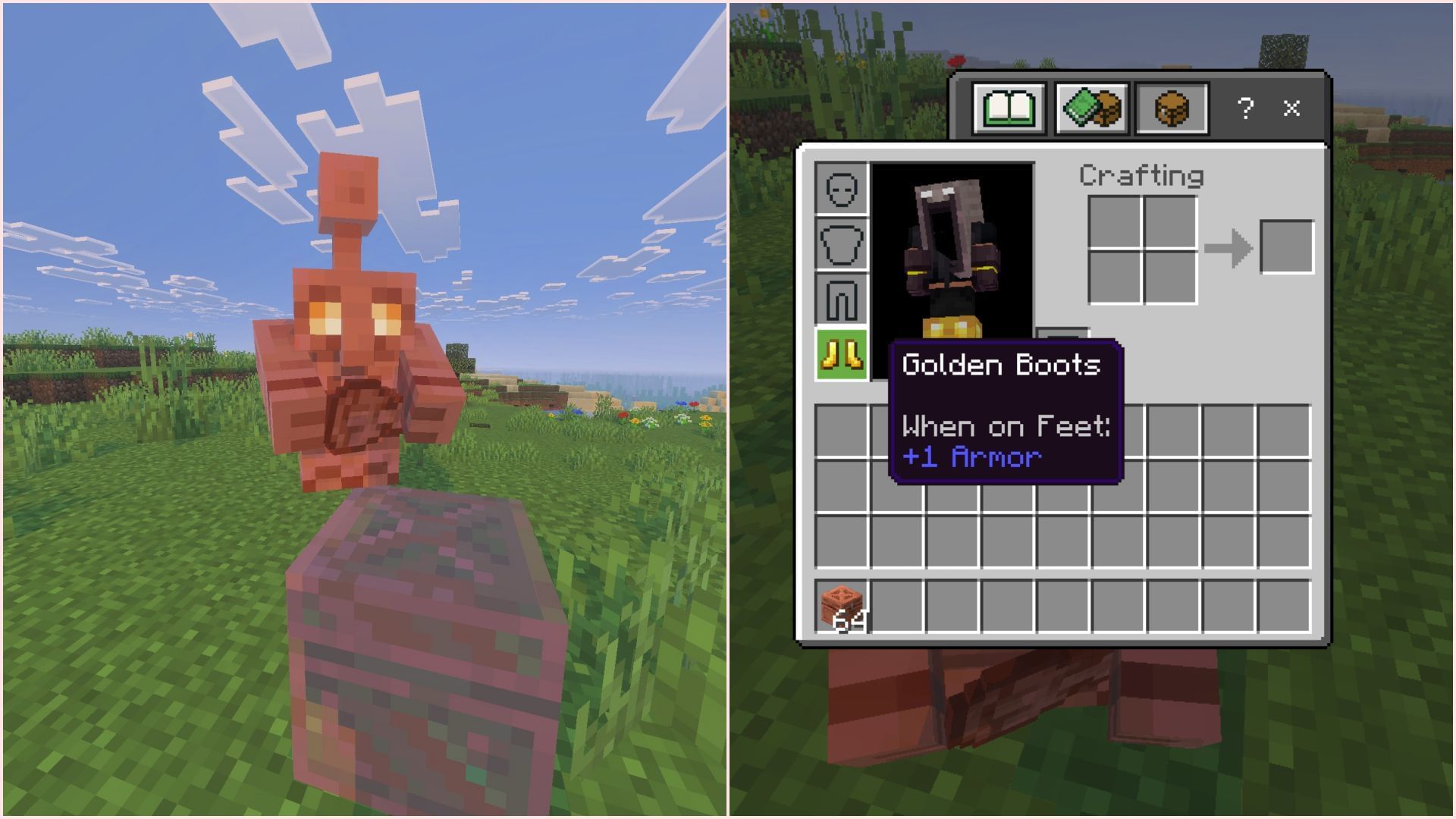The width and height of the screenshot is (1456, 819).
Task: Select the empty leggings armor slot
Action: [841, 300]
